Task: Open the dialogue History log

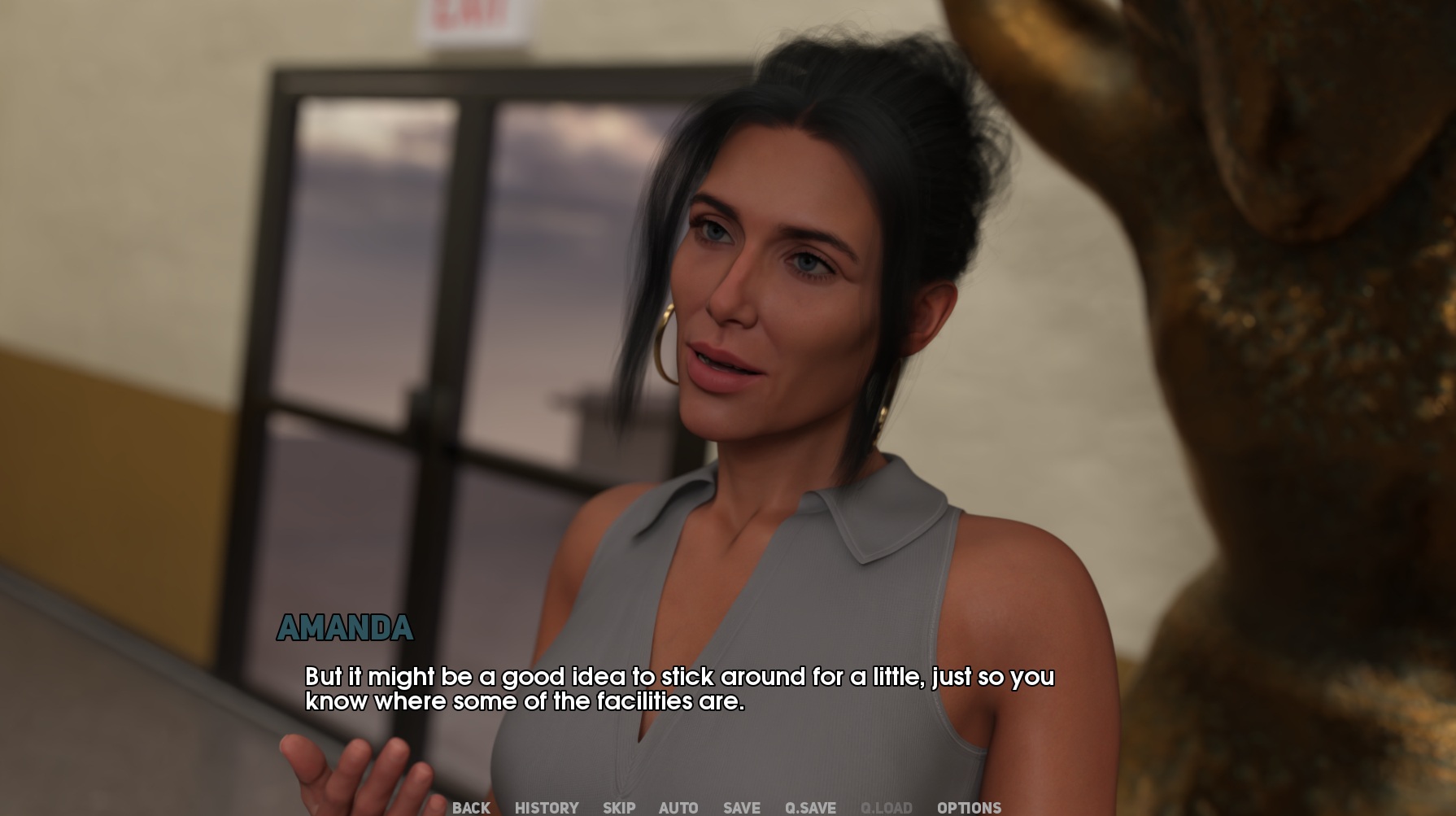Action: [x=547, y=808]
